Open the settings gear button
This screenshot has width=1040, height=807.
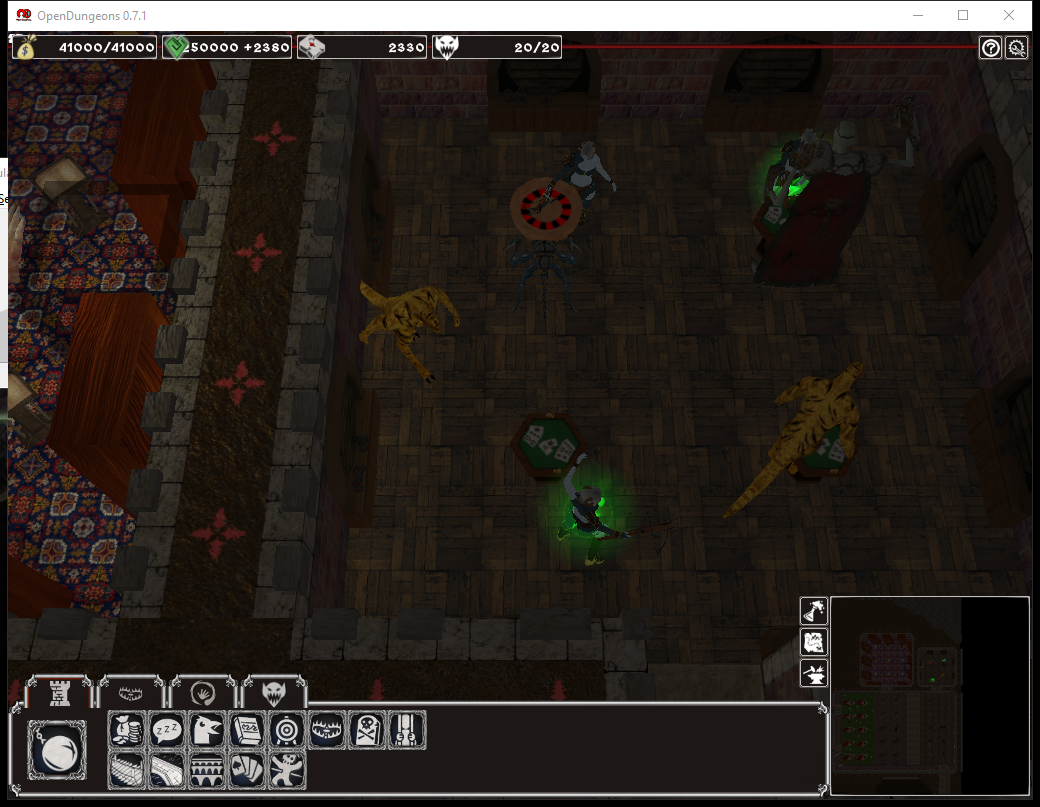tap(1017, 48)
